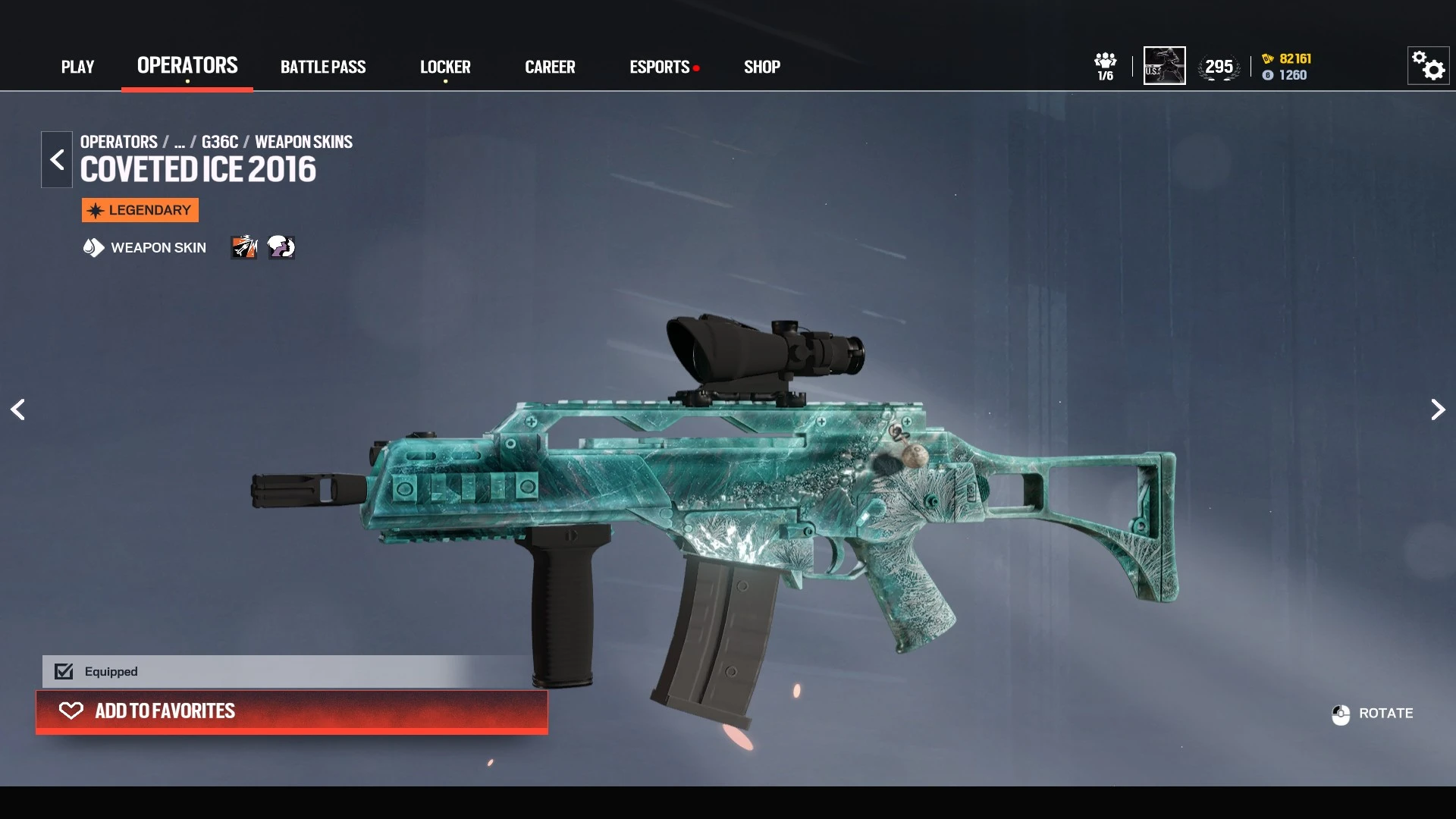1456x819 pixels.
Task: Show the previous weapon skin
Action: tap(18, 409)
